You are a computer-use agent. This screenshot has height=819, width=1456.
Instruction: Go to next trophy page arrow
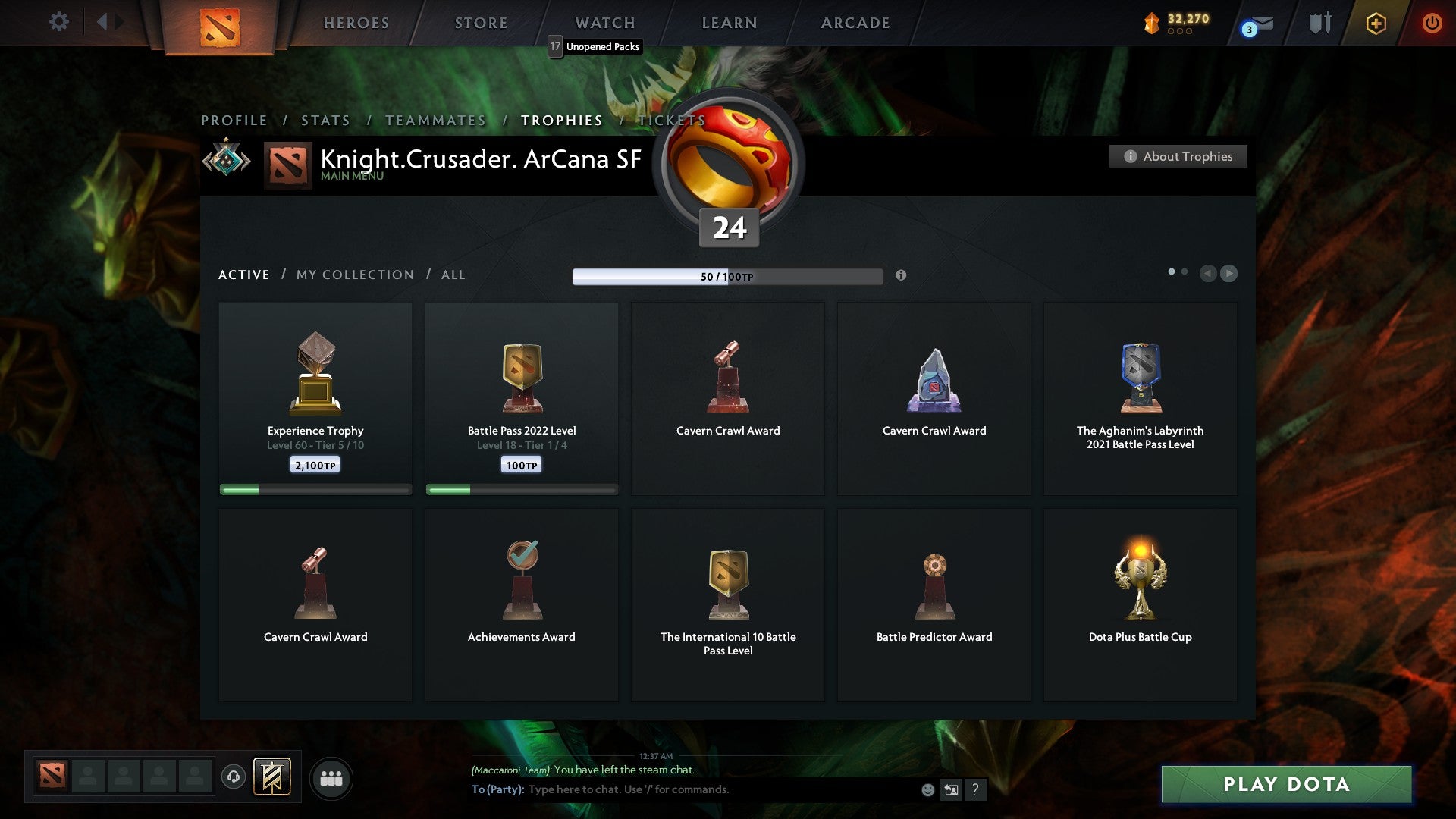pos(1228,274)
